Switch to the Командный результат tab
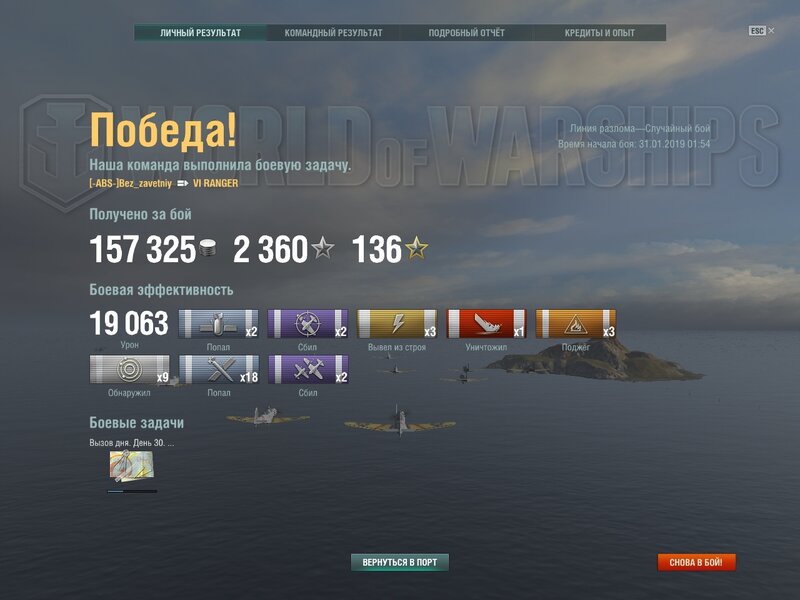800x600 pixels. tap(333, 33)
